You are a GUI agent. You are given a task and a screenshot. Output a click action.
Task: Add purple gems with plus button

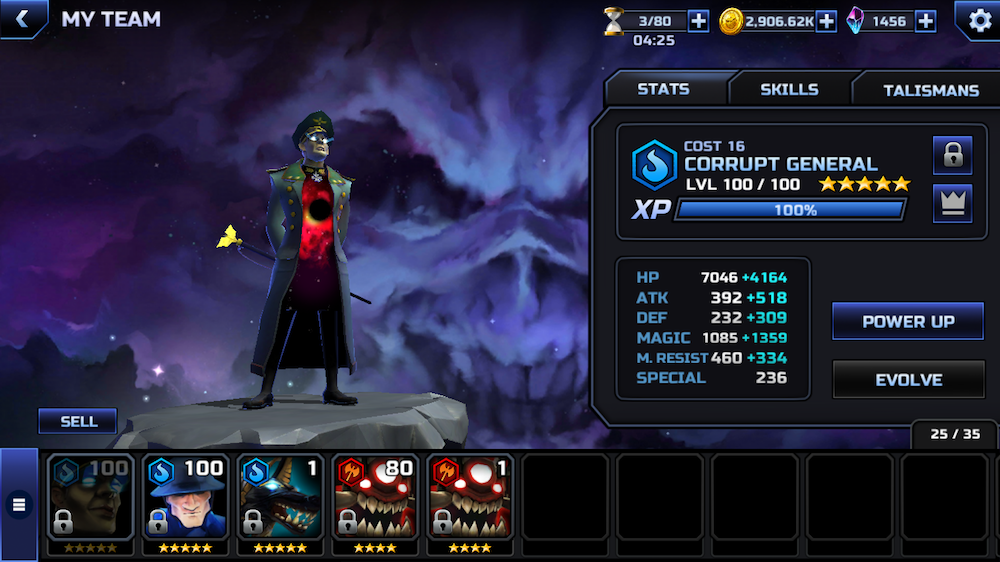[x=926, y=21]
